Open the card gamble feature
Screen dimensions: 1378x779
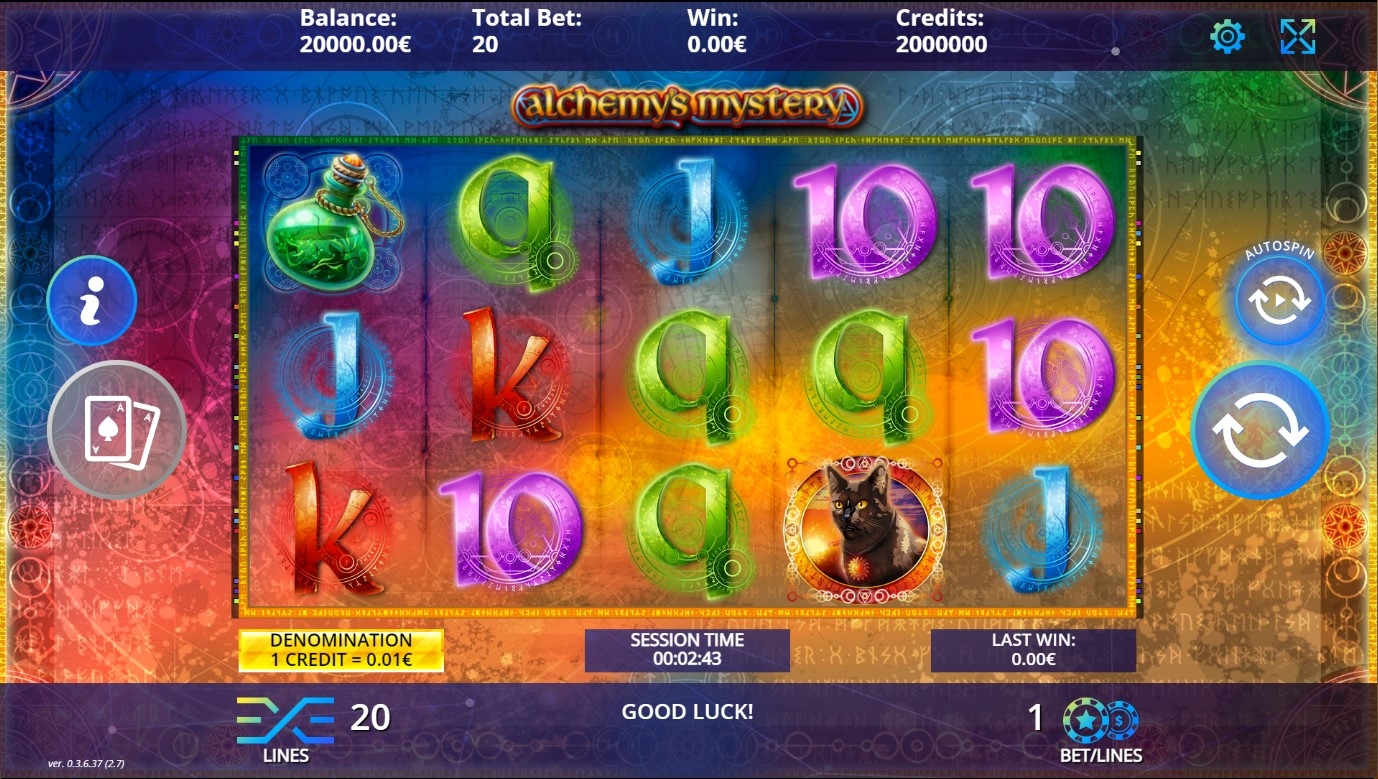tap(117, 430)
